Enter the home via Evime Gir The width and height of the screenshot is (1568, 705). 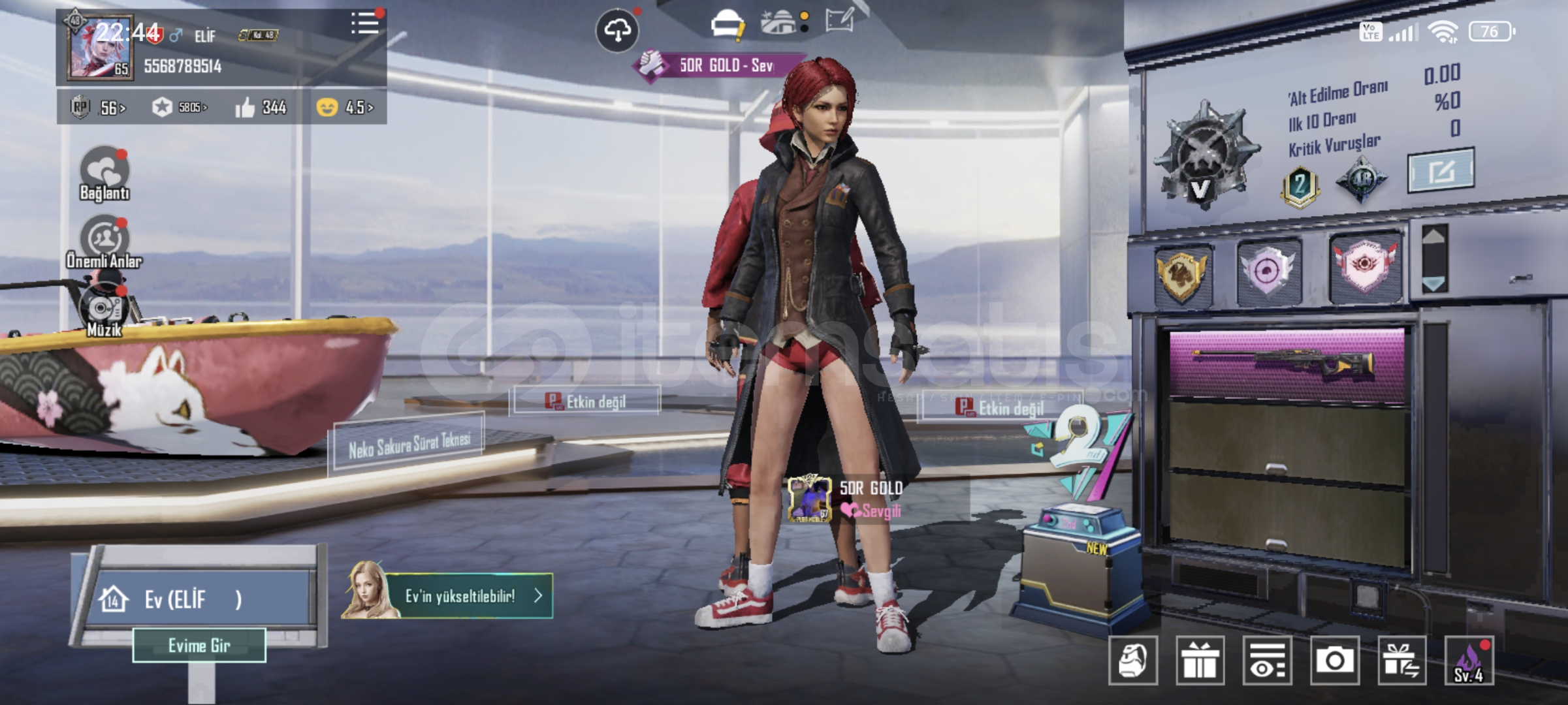coord(199,646)
